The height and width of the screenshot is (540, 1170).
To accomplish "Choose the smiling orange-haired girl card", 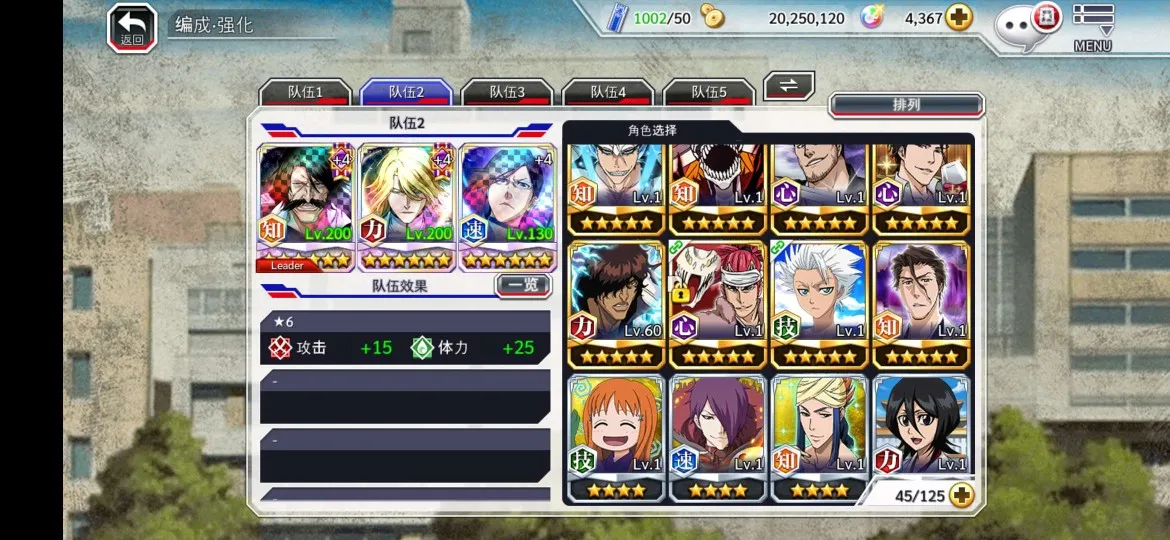I will pos(616,437).
